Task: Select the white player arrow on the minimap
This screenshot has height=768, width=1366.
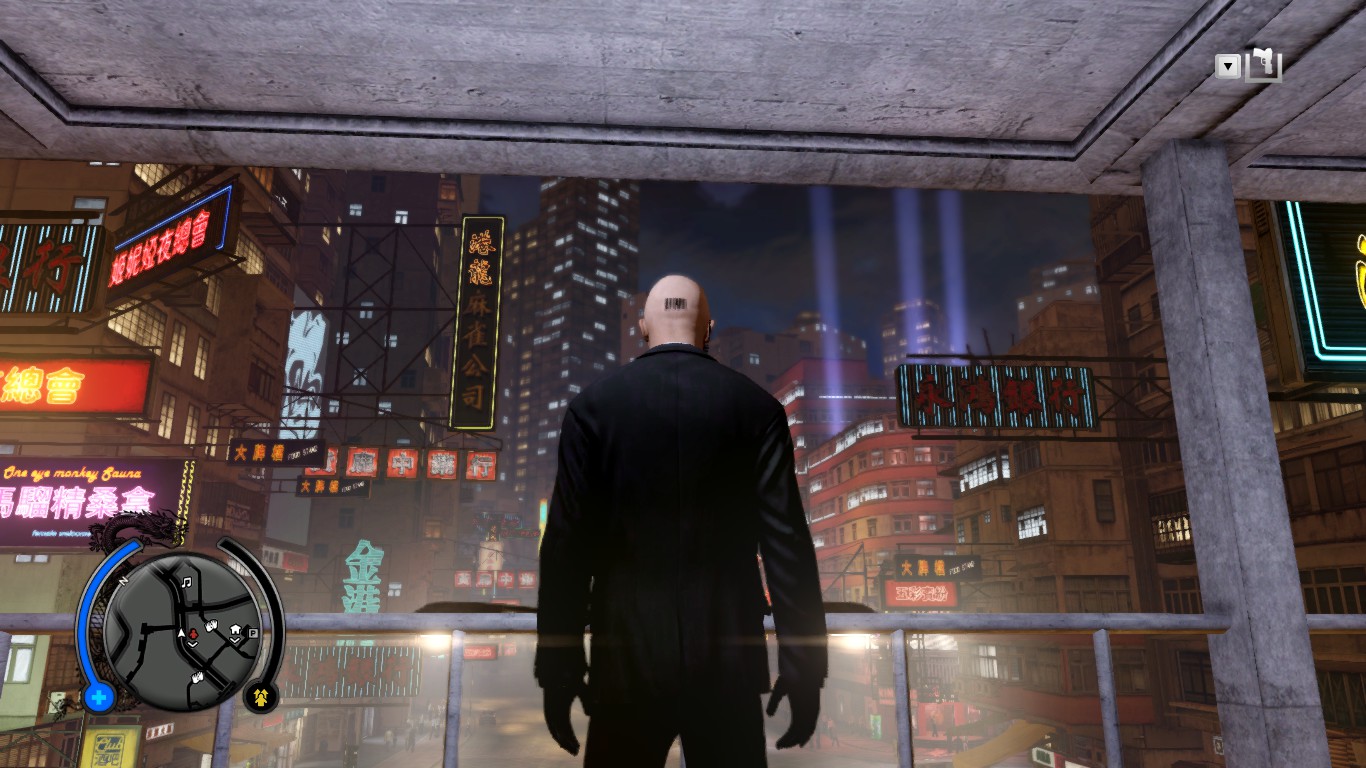Action: tap(181, 633)
